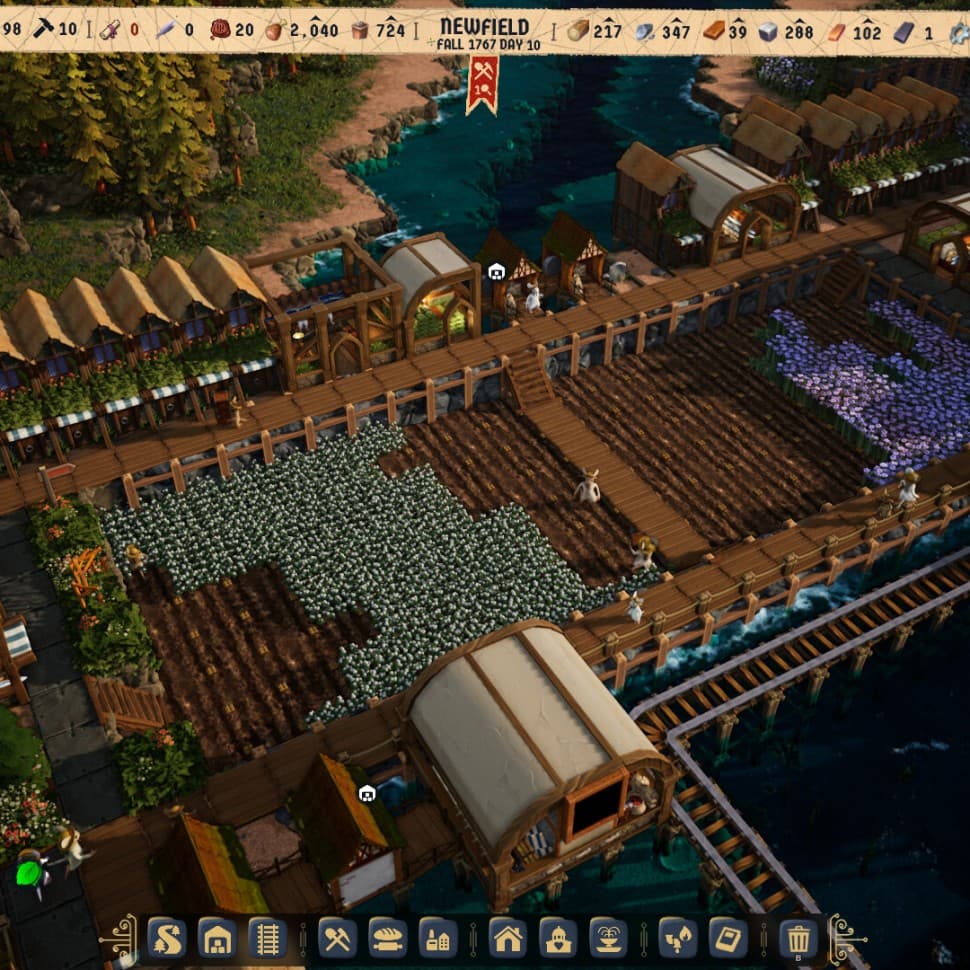
Task: Open the railway tracks build category
Action: [x=267, y=939]
